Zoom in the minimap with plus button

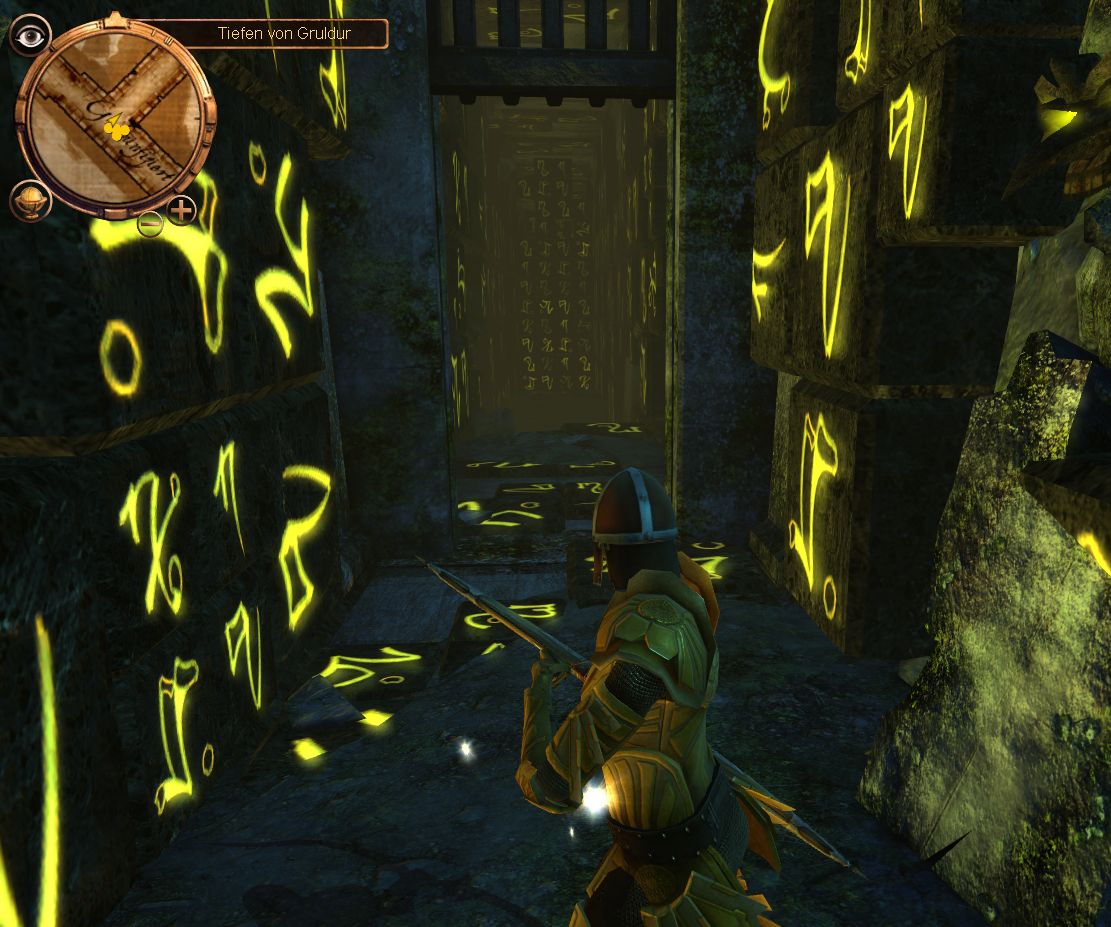[181, 211]
